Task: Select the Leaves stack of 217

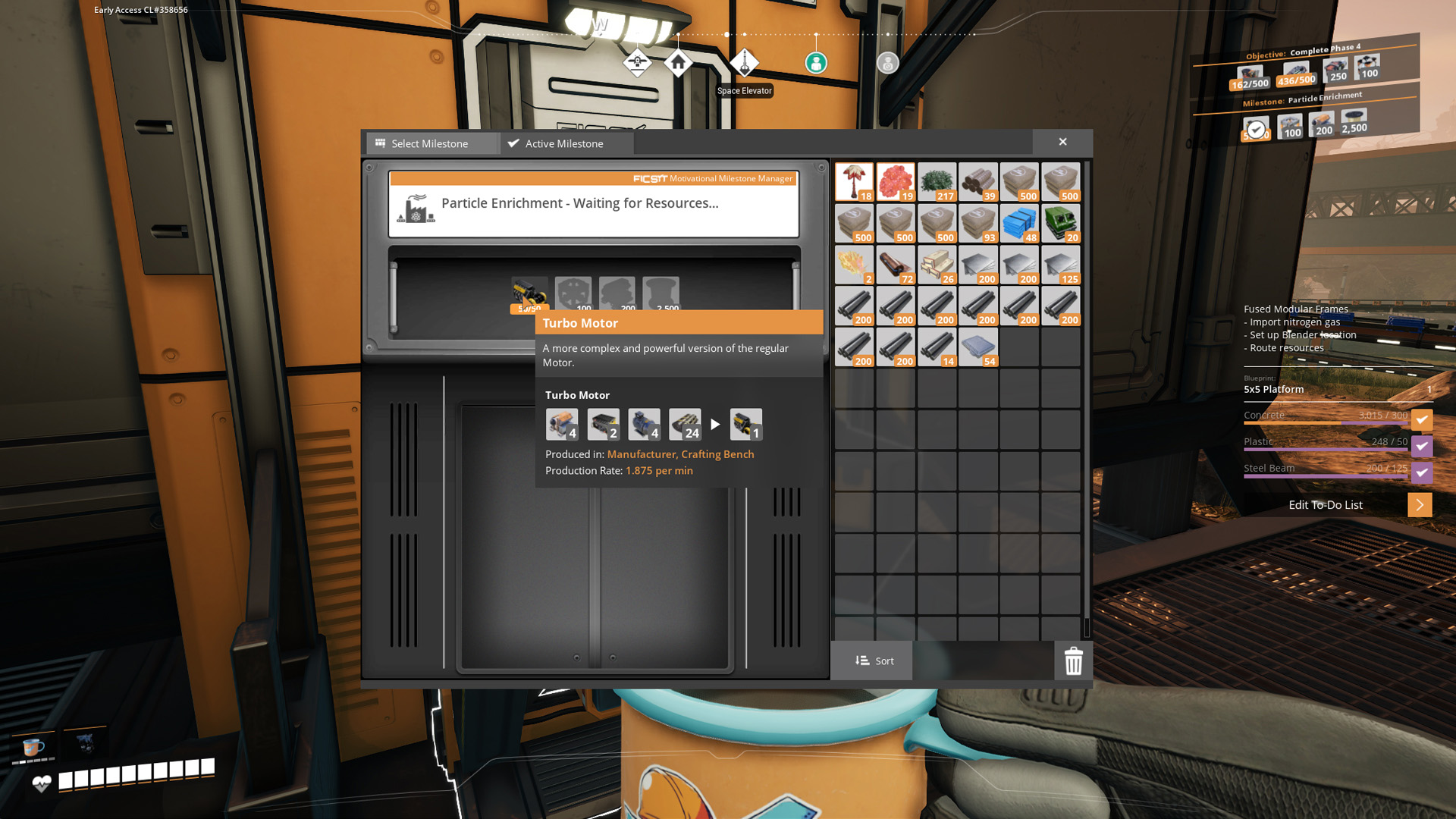Action: (937, 182)
